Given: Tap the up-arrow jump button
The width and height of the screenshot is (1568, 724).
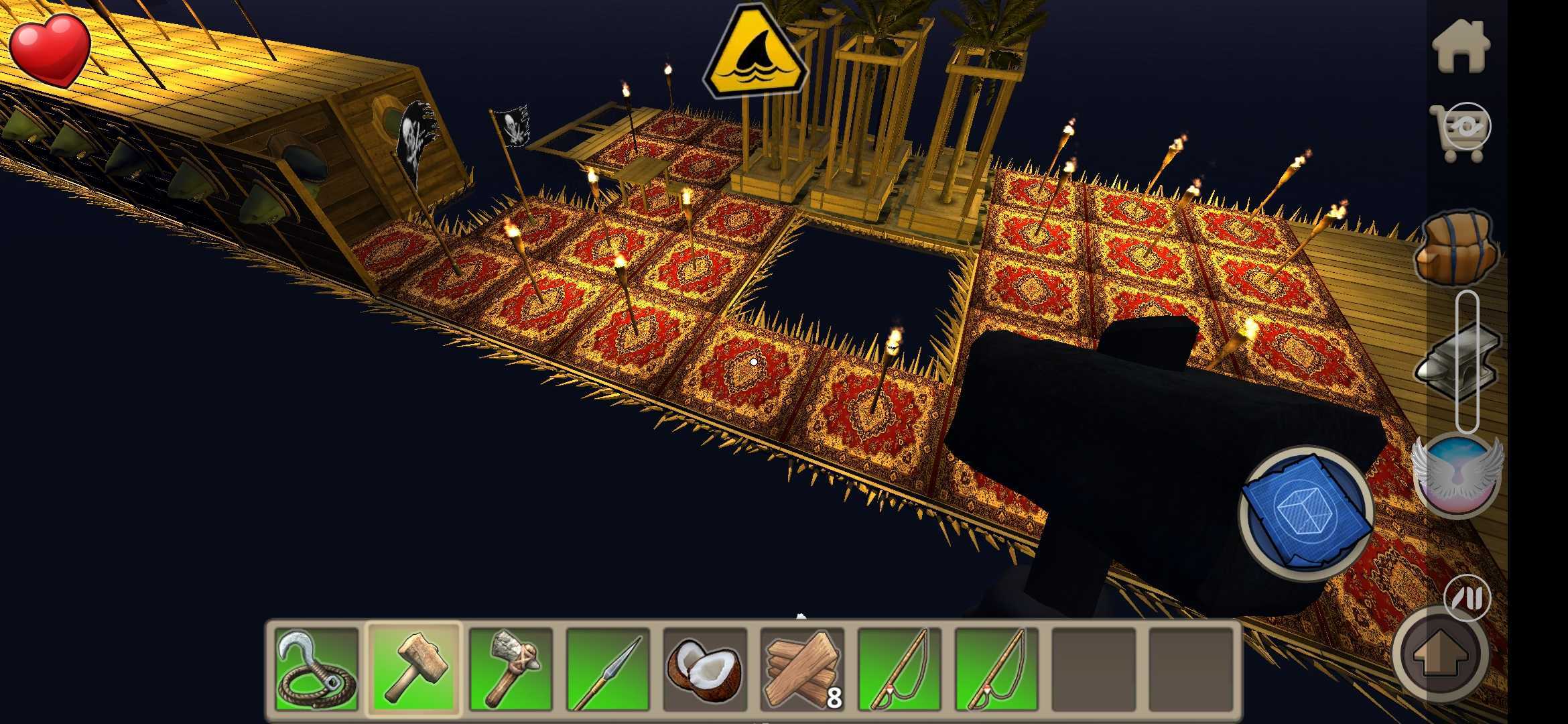Looking at the screenshot, I should pyautogui.click(x=1441, y=653).
